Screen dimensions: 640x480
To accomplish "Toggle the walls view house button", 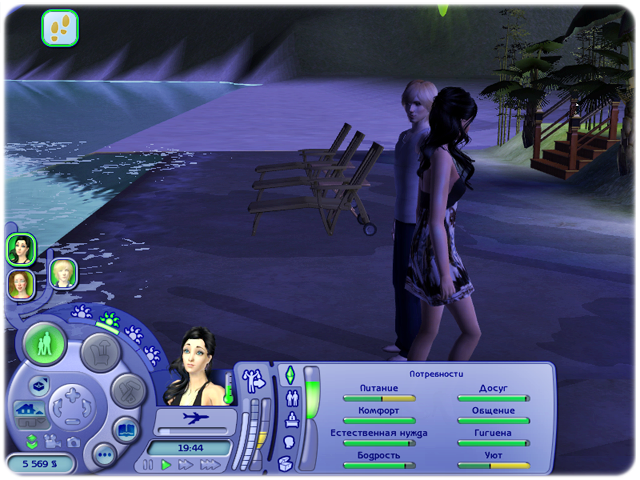I will [x=27, y=410].
